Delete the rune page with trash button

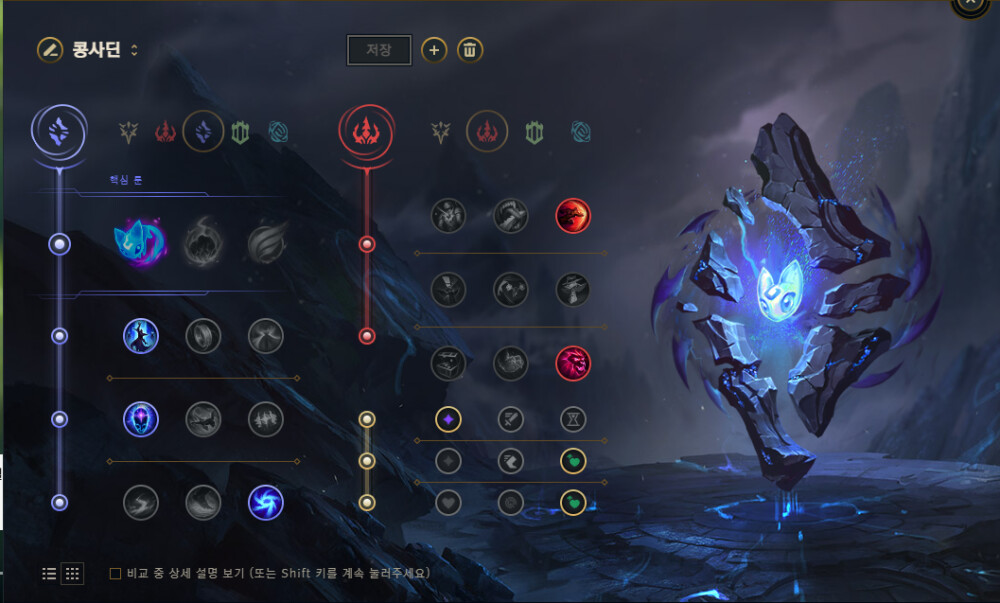coord(470,50)
